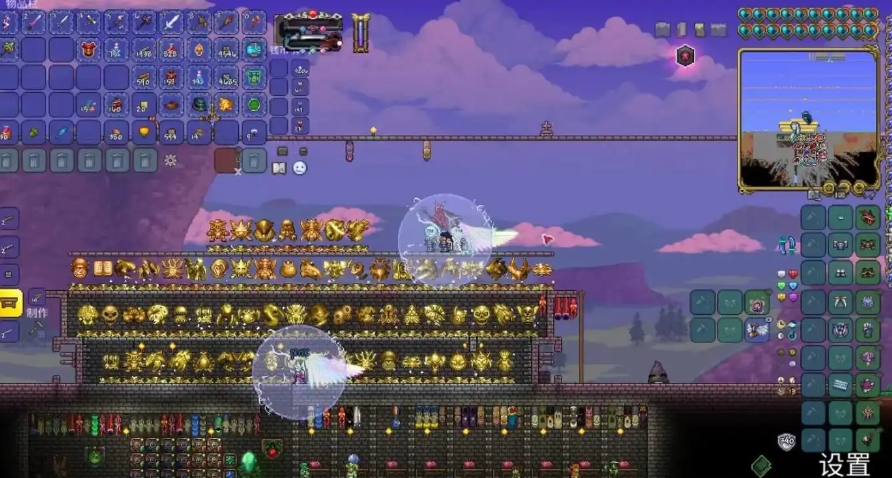The width and height of the screenshot is (892, 478).
Task: Open the 设置 settings menu
Action: 845,464
